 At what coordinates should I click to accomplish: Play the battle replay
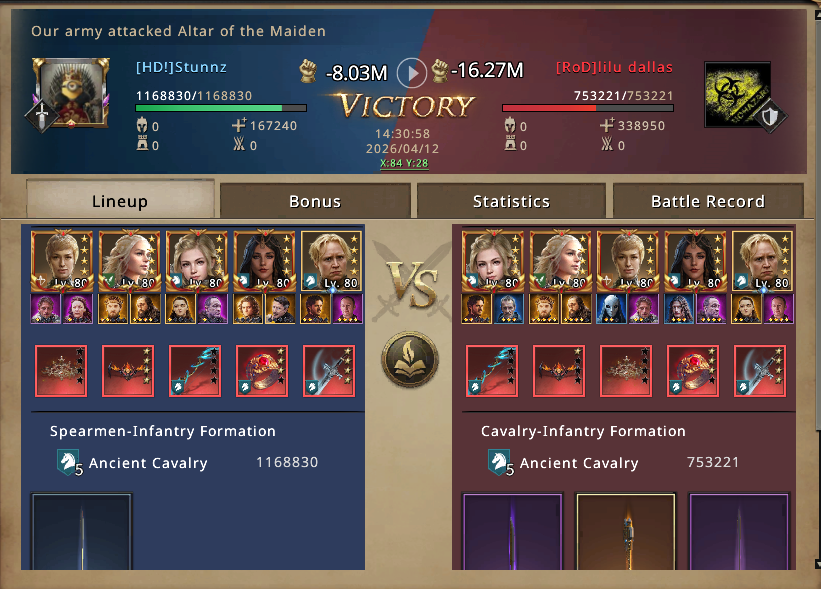(x=411, y=72)
